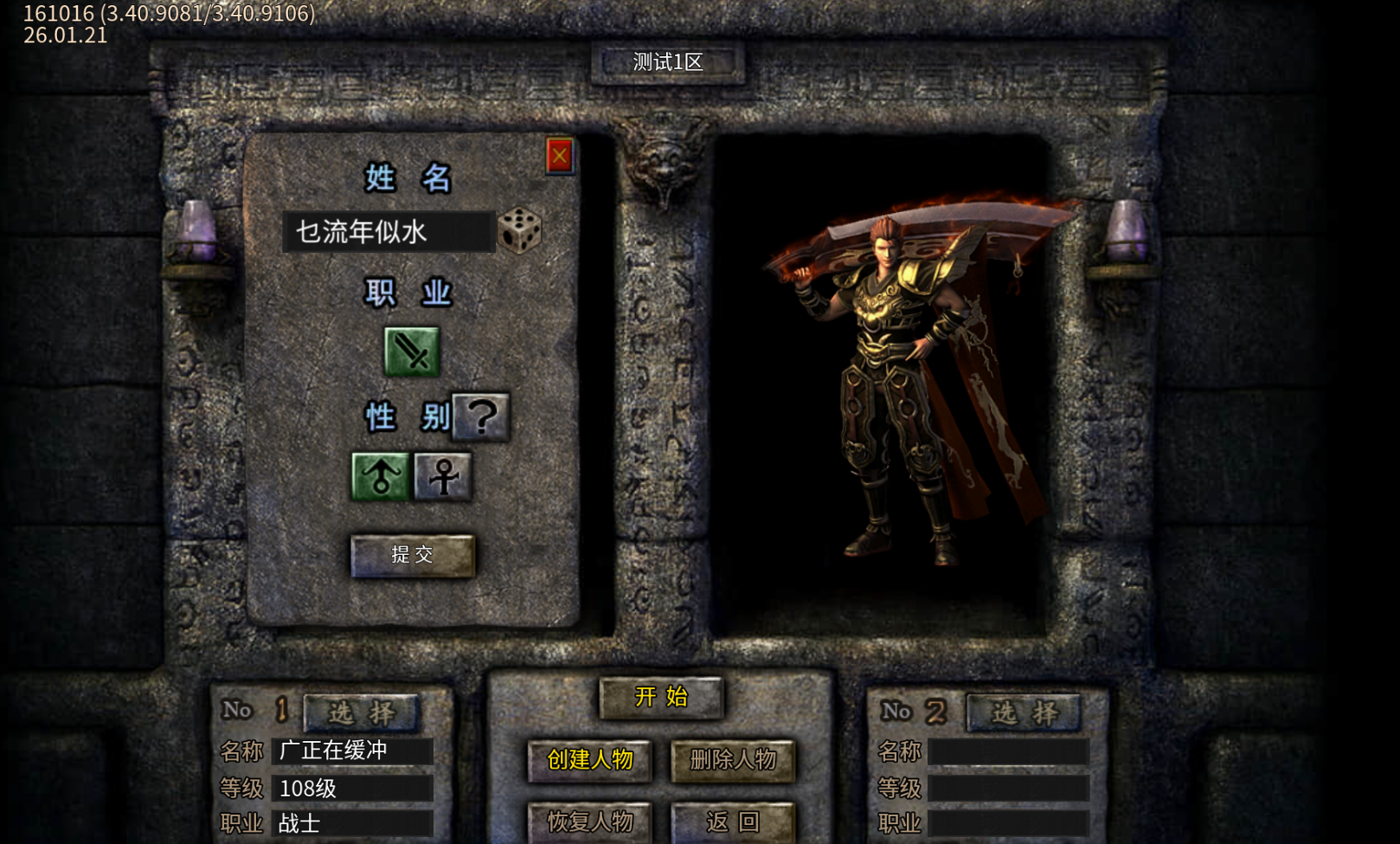
Task: Click the question mark gender button
Action: [482, 417]
